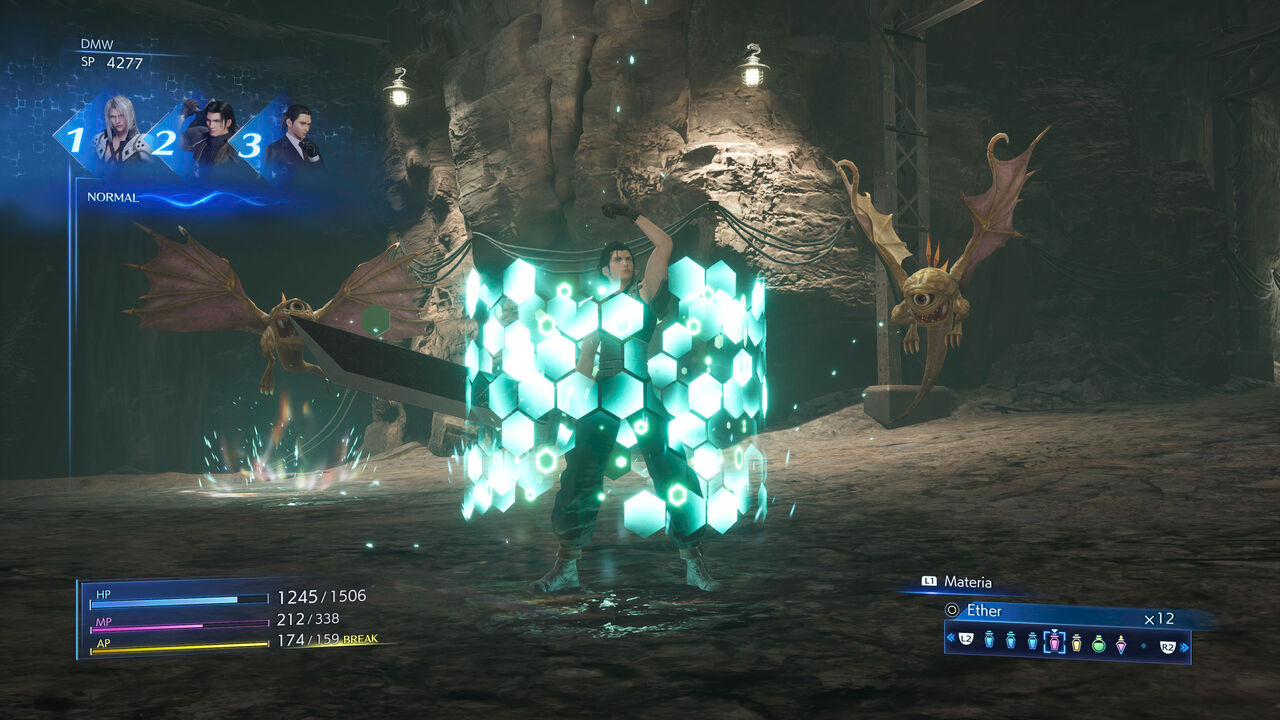Switch to the Materia command list
Screen dimensions: 1280x720
[x=967, y=582]
